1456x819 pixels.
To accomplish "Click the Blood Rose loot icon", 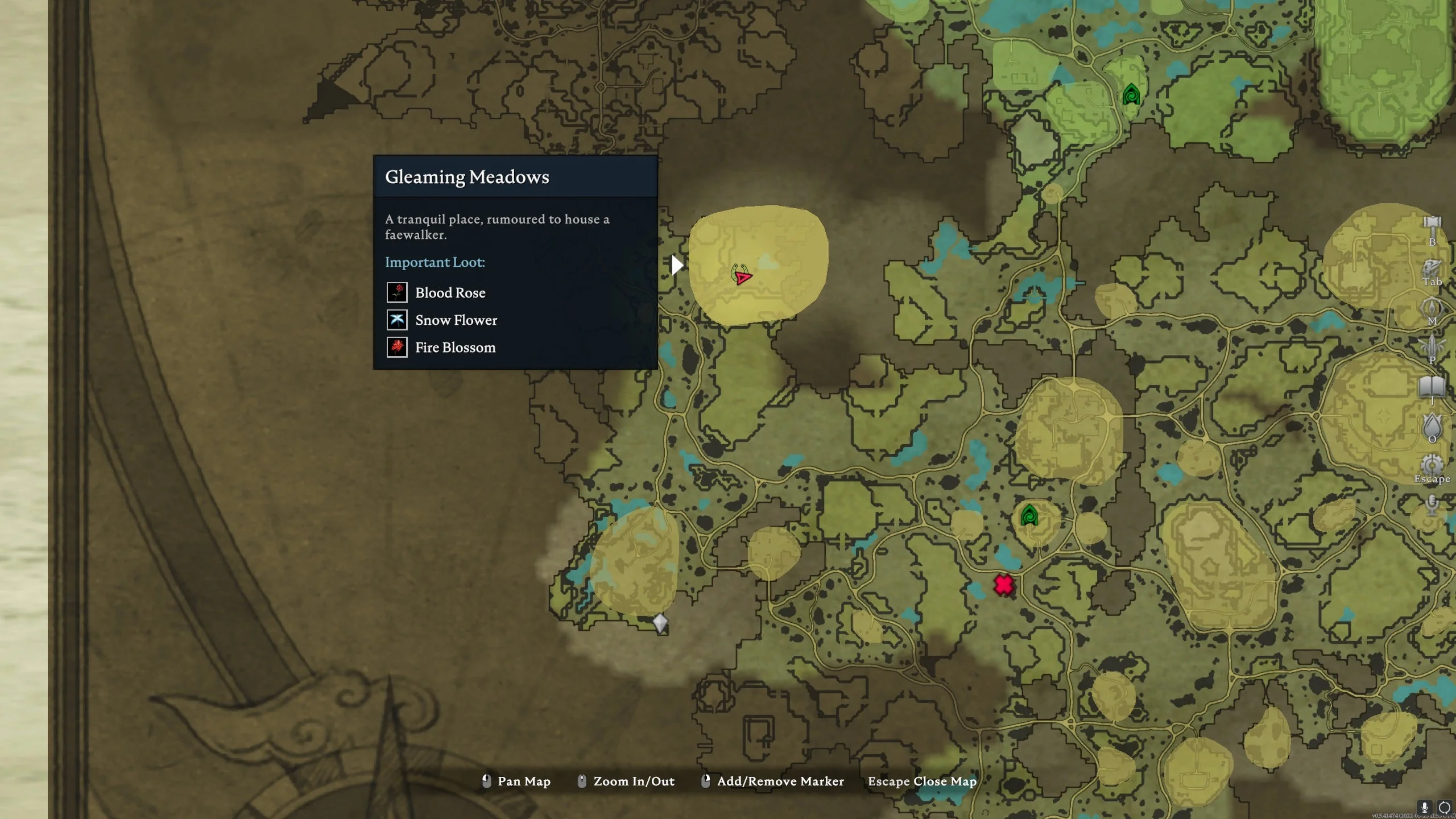I will coord(397,292).
